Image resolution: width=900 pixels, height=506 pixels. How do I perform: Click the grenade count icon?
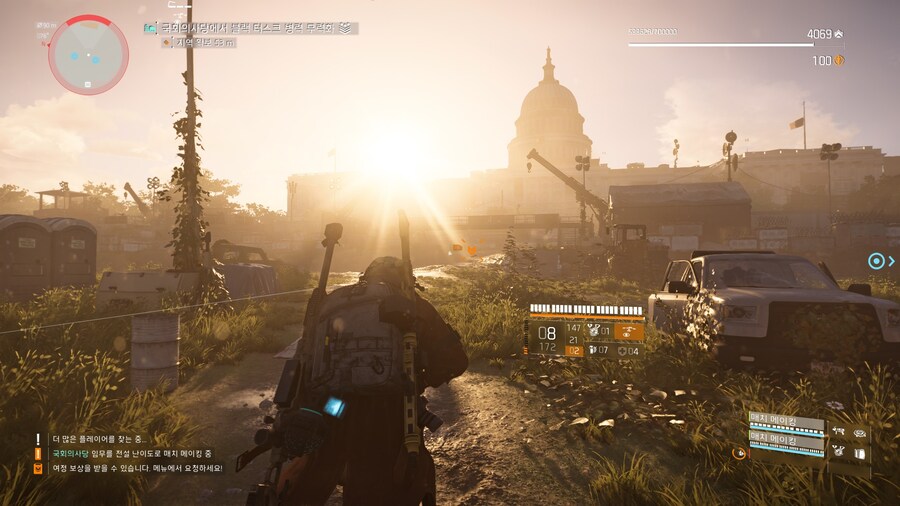pyautogui.click(x=593, y=350)
